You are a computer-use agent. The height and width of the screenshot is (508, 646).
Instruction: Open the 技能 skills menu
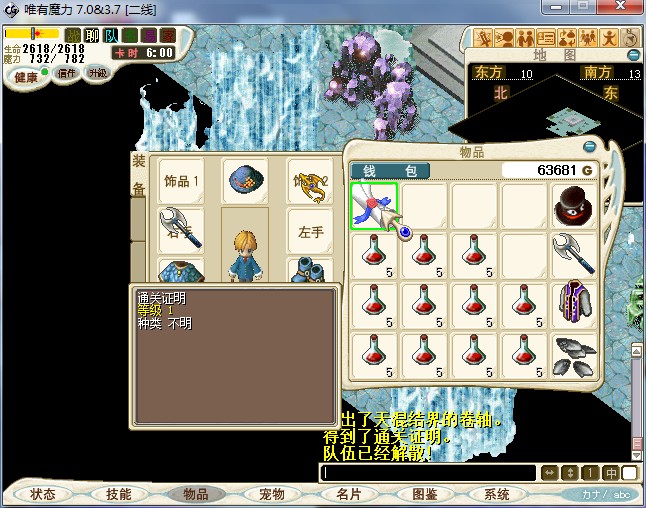tap(118, 494)
